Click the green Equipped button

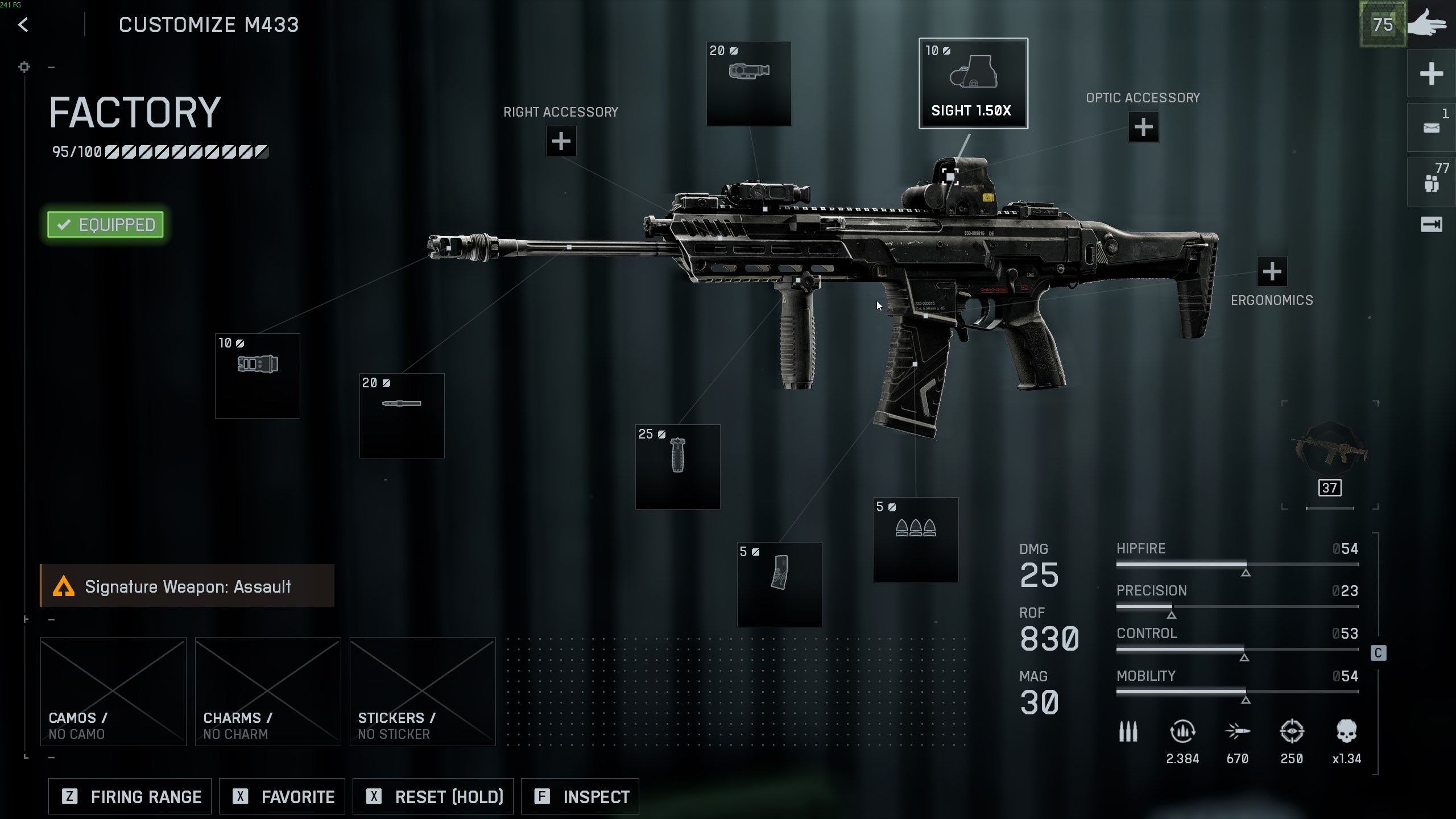coord(106,225)
